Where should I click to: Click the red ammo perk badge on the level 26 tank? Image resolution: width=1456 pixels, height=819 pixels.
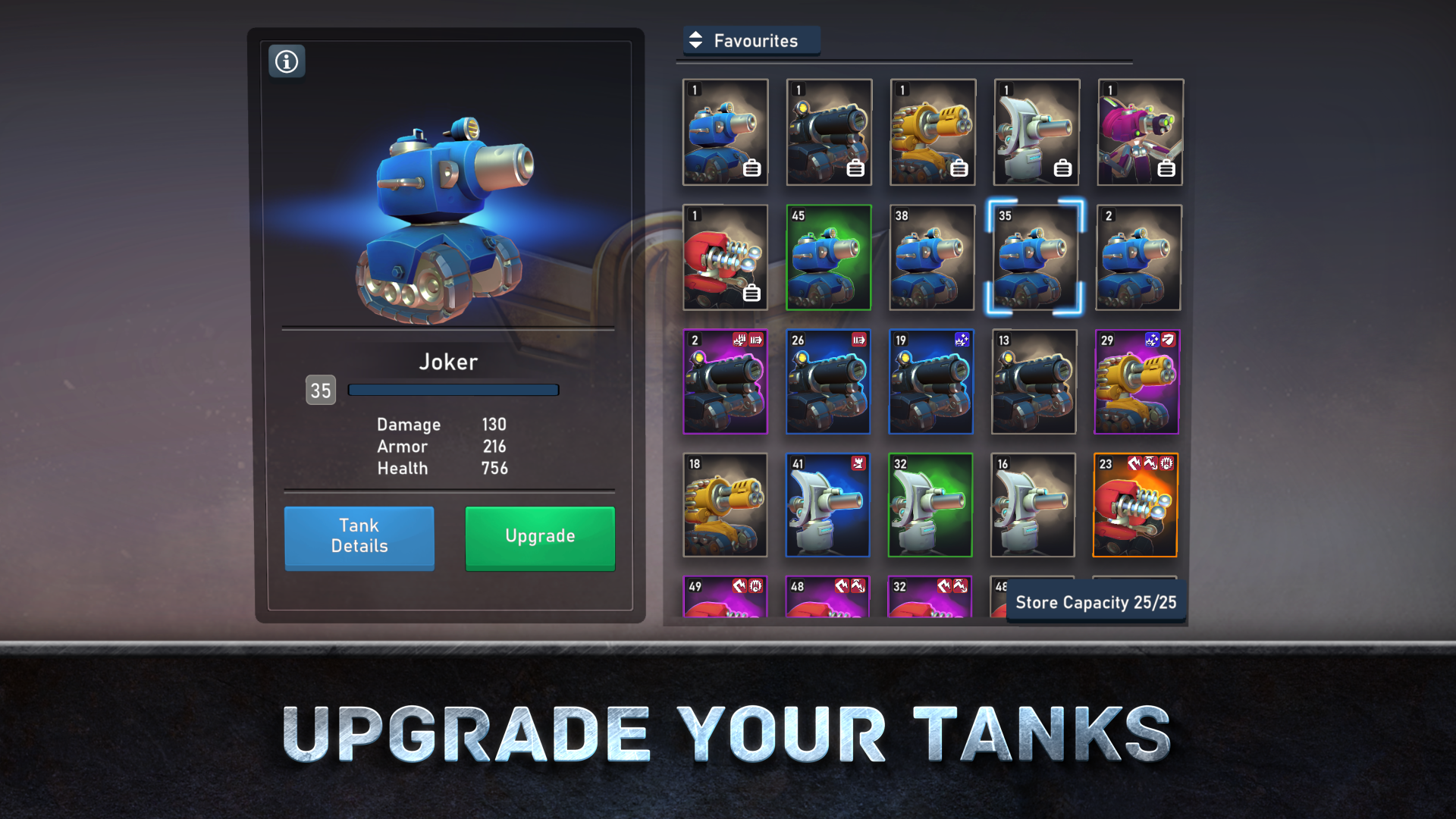click(x=859, y=340)
